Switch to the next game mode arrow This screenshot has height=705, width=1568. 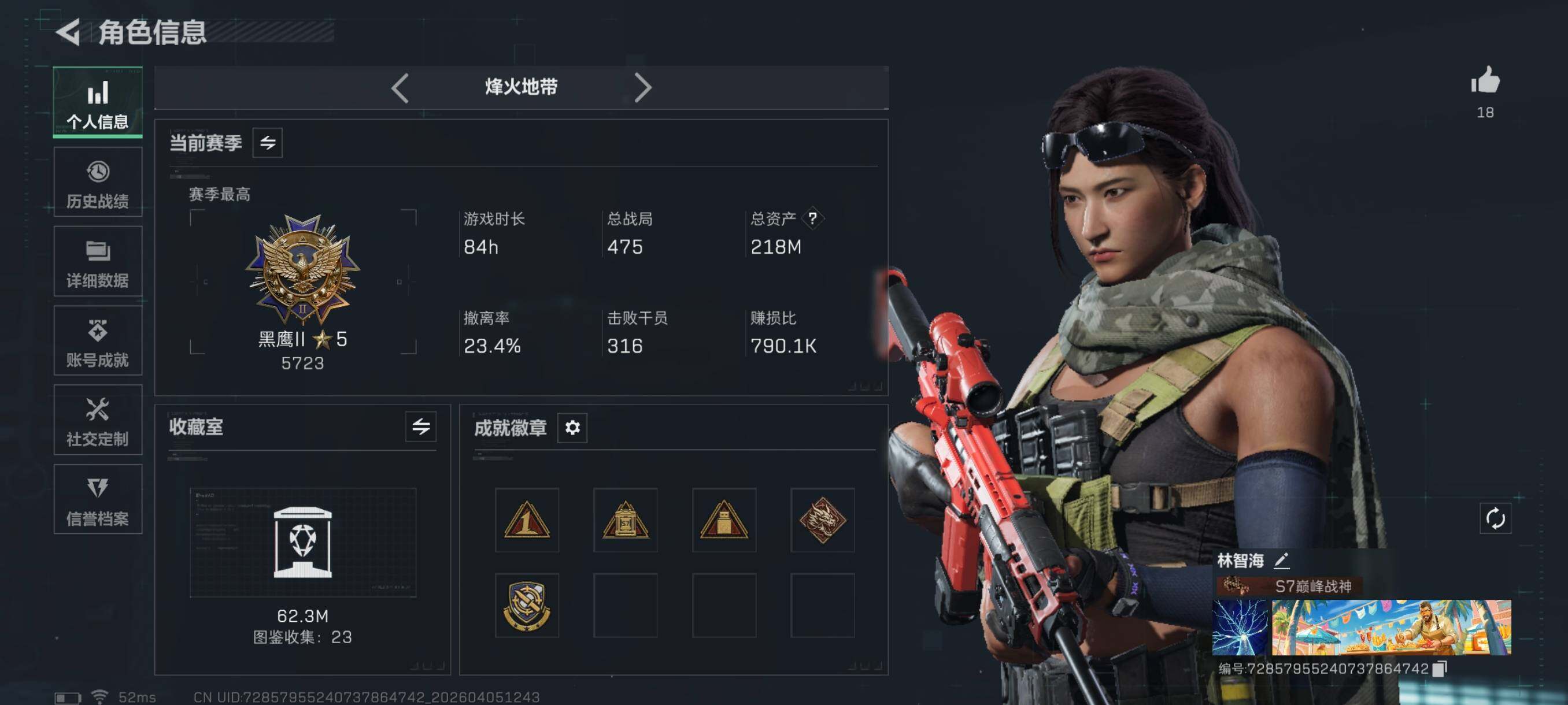(643, 88)
